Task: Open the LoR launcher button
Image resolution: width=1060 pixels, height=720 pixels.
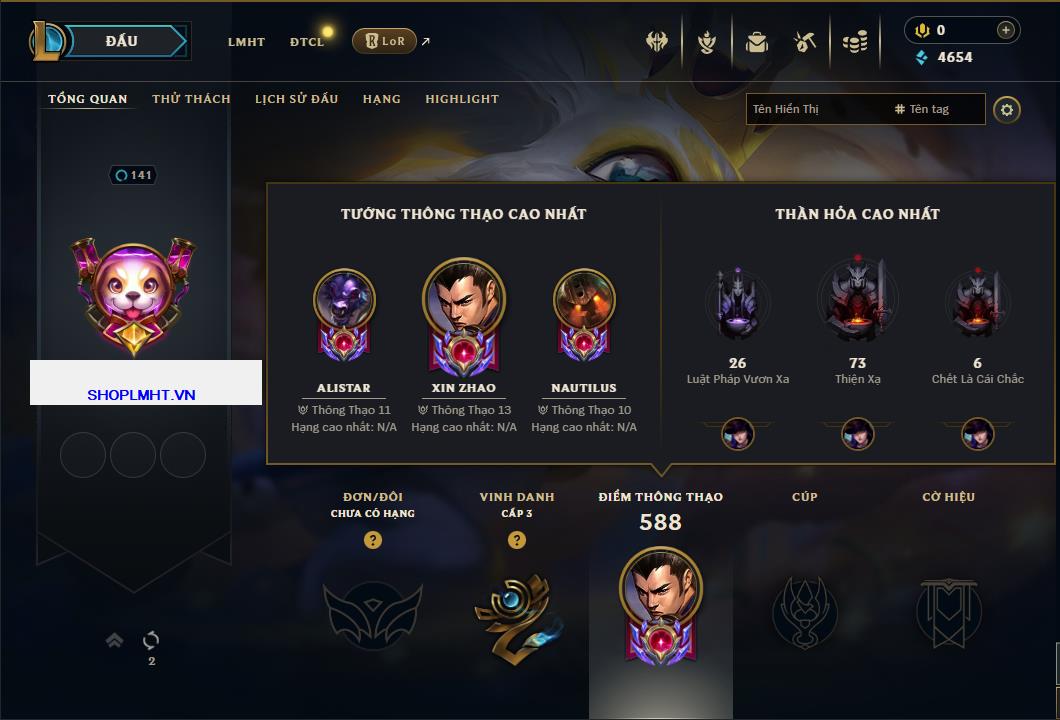Action: click(x=384, y=41)
